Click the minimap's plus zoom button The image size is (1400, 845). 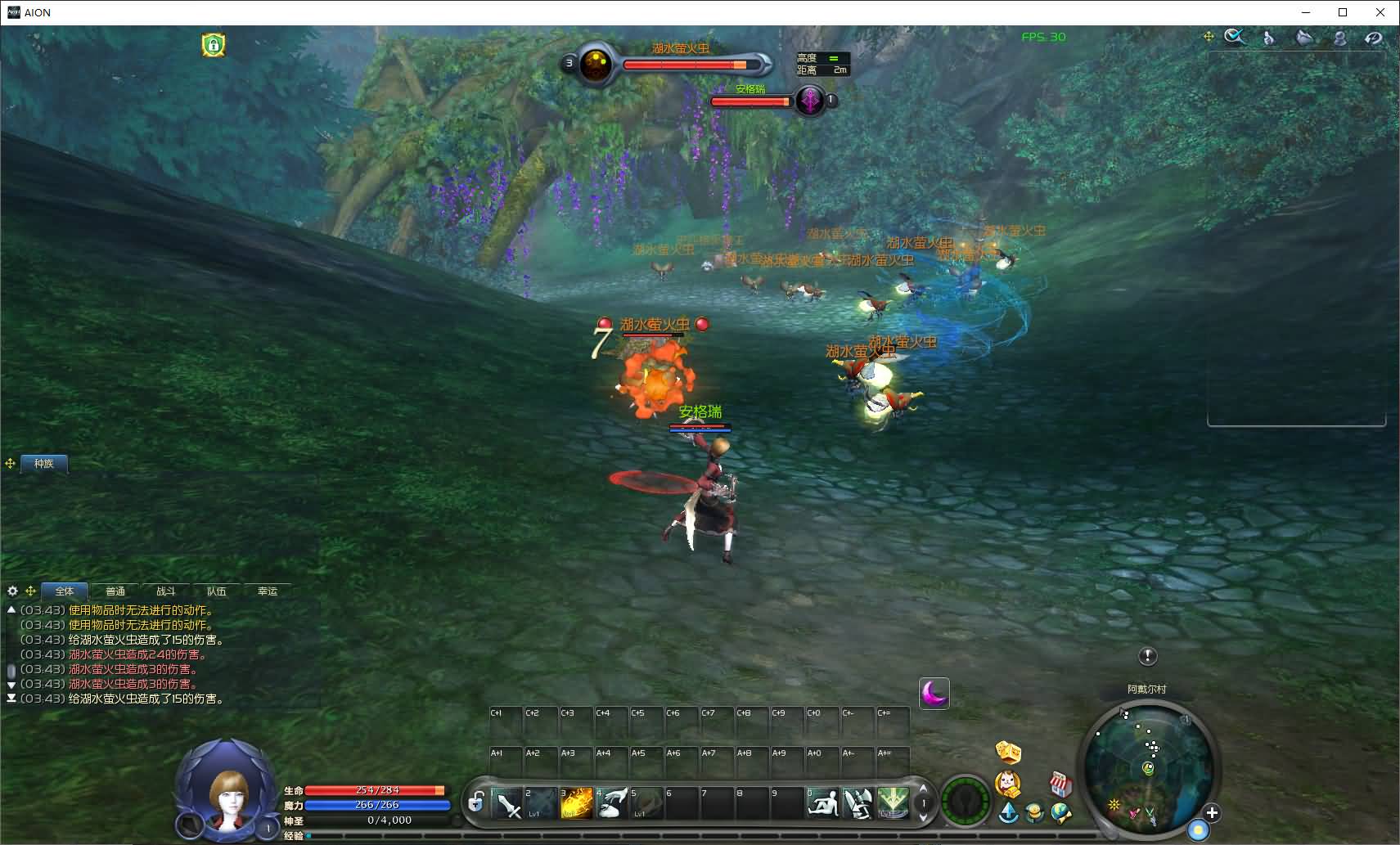[1212, 813]
